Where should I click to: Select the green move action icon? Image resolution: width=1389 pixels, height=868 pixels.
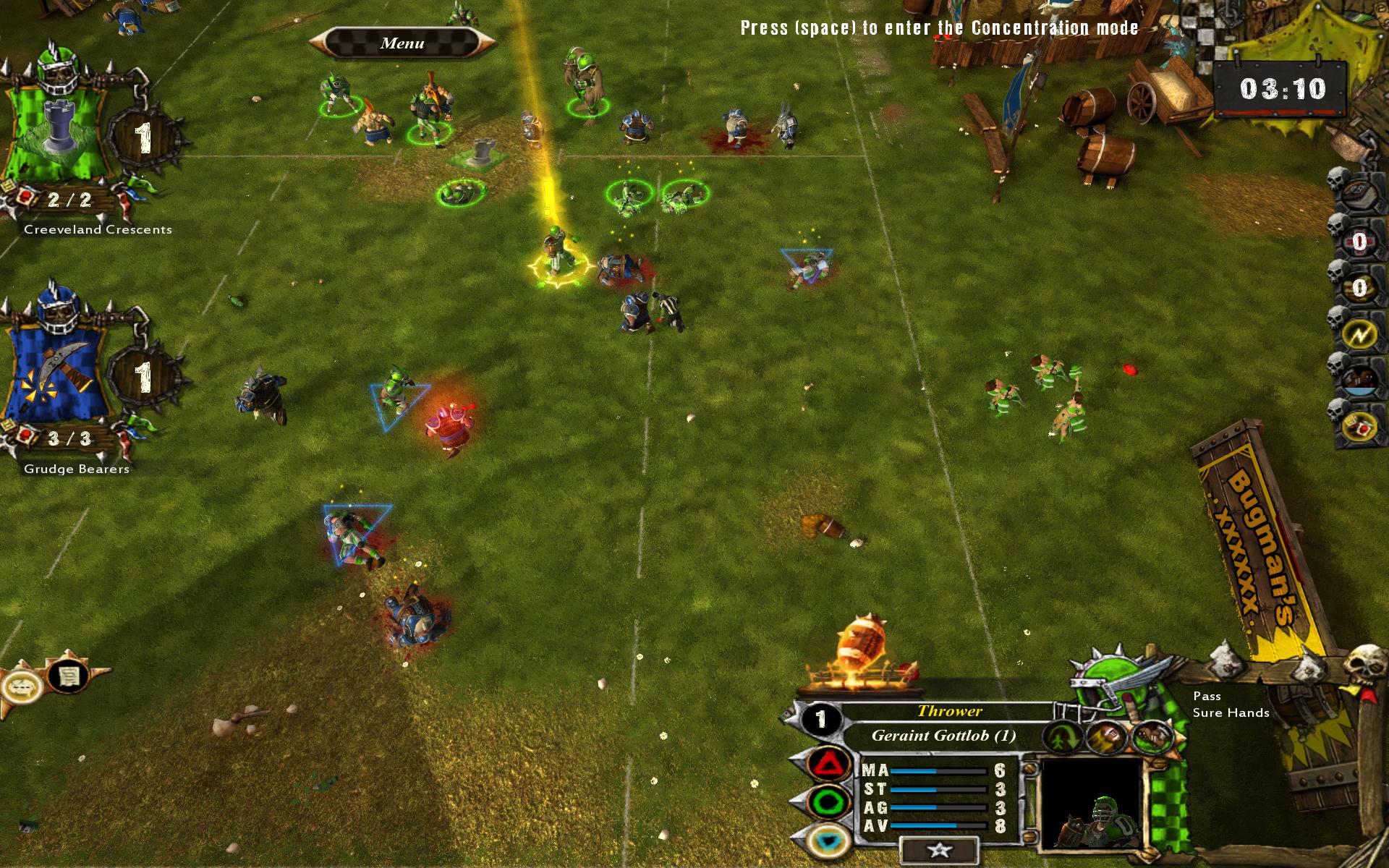1062,737
